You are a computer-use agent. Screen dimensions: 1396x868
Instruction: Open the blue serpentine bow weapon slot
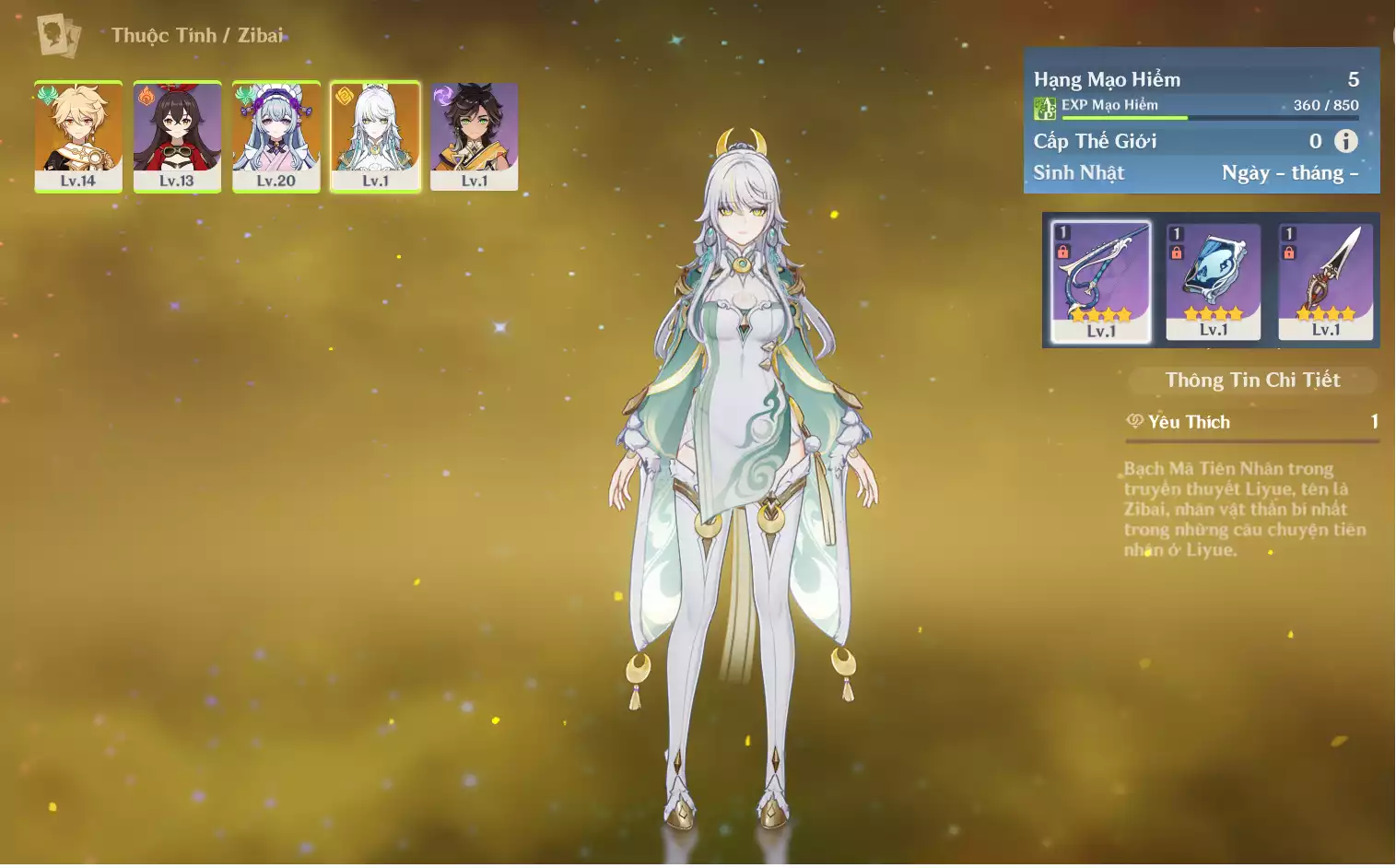point(1101,282)
